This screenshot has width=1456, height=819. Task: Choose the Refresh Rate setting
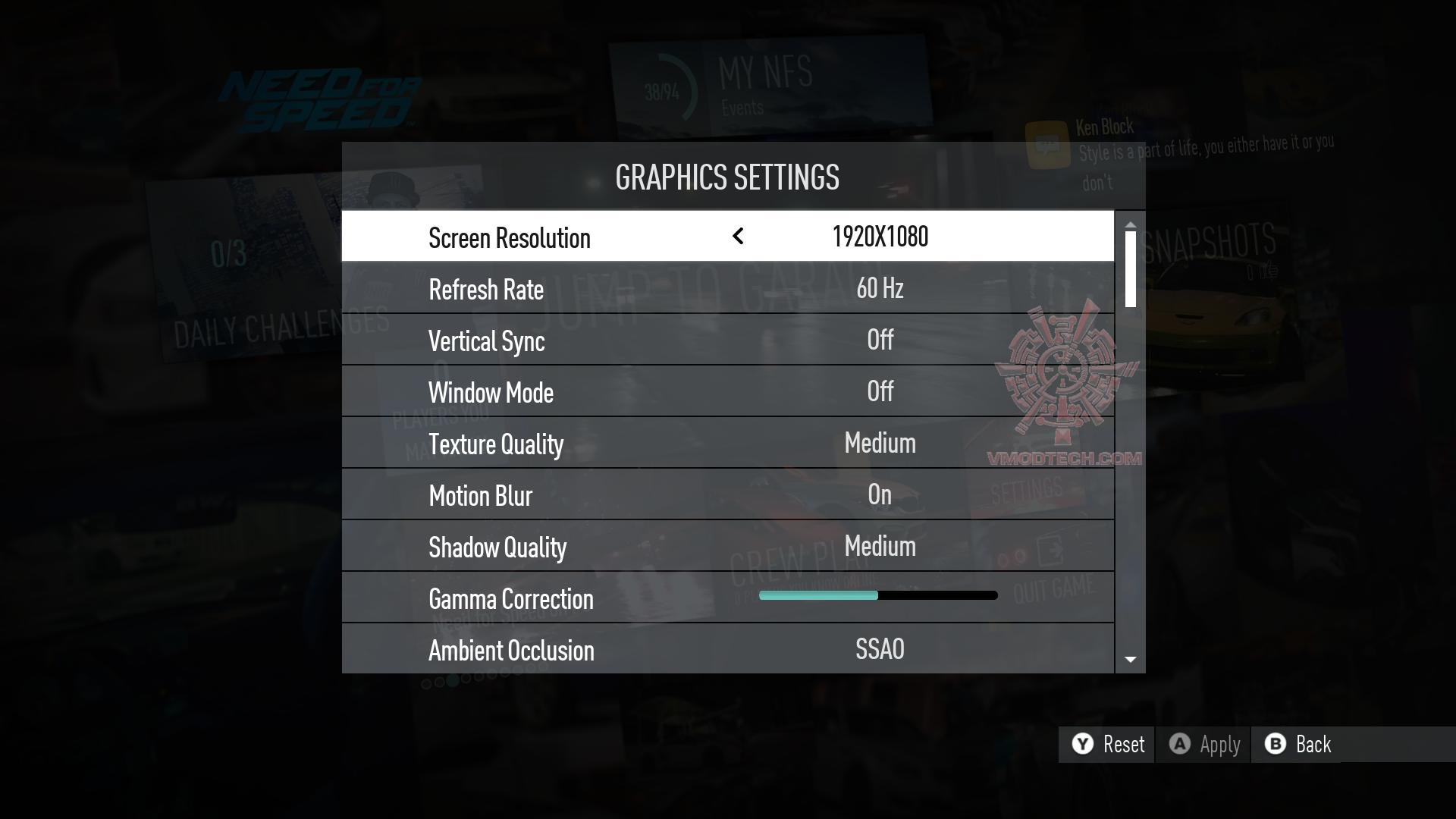(727, 289)
